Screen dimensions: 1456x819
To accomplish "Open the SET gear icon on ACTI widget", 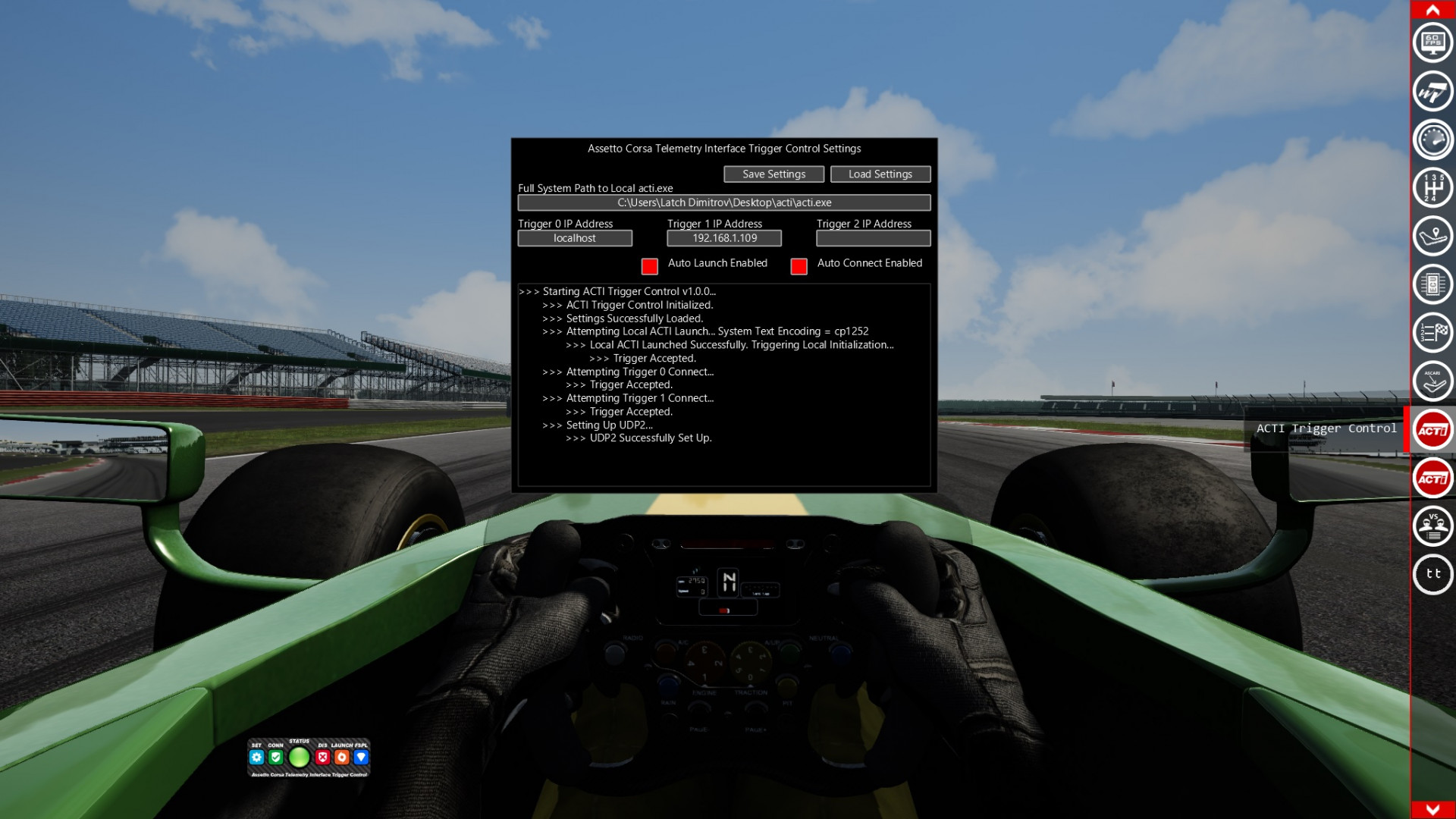I will point(256,757).
